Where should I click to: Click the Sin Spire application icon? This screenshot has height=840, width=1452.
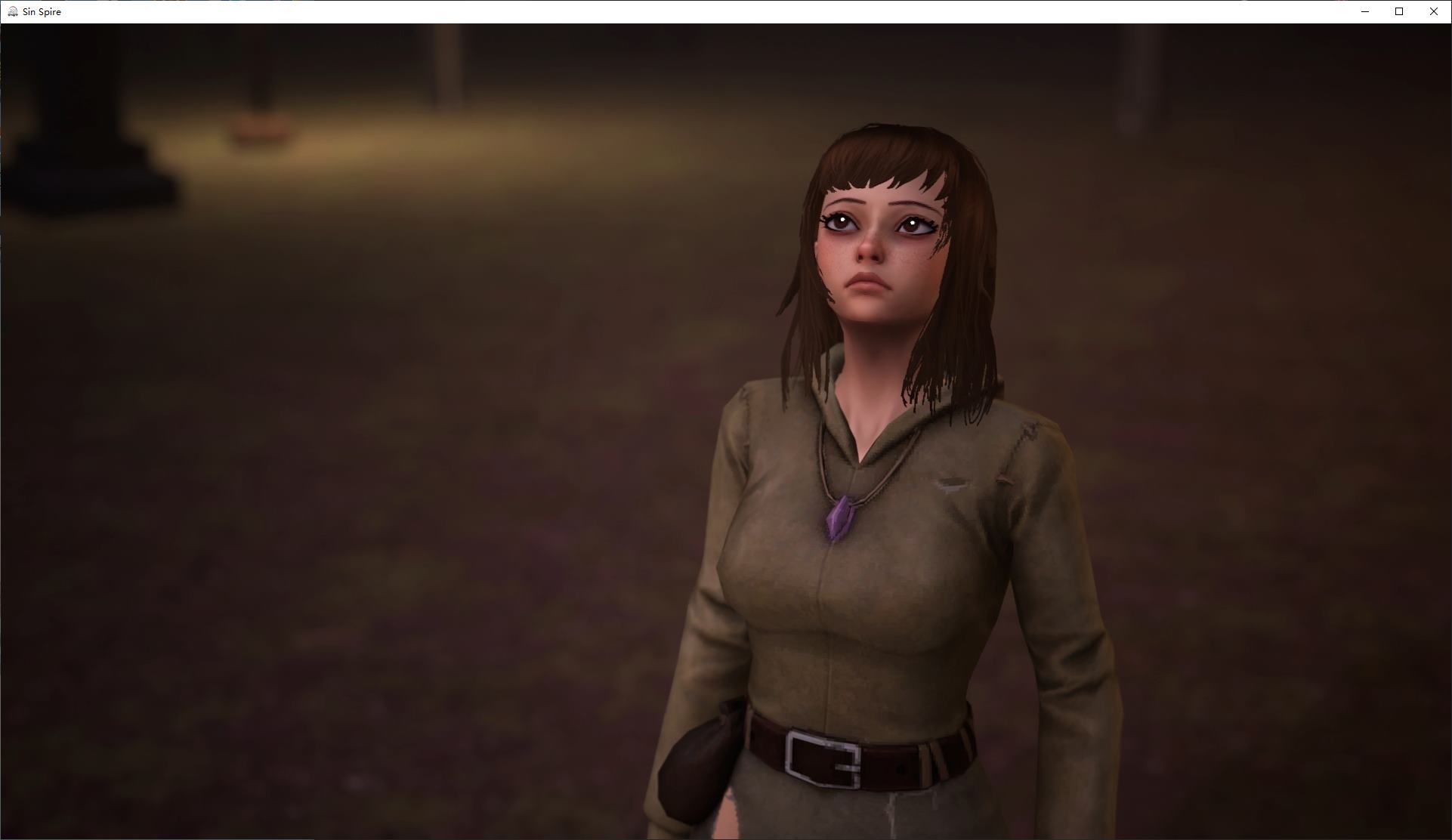[x=12, y=11]
